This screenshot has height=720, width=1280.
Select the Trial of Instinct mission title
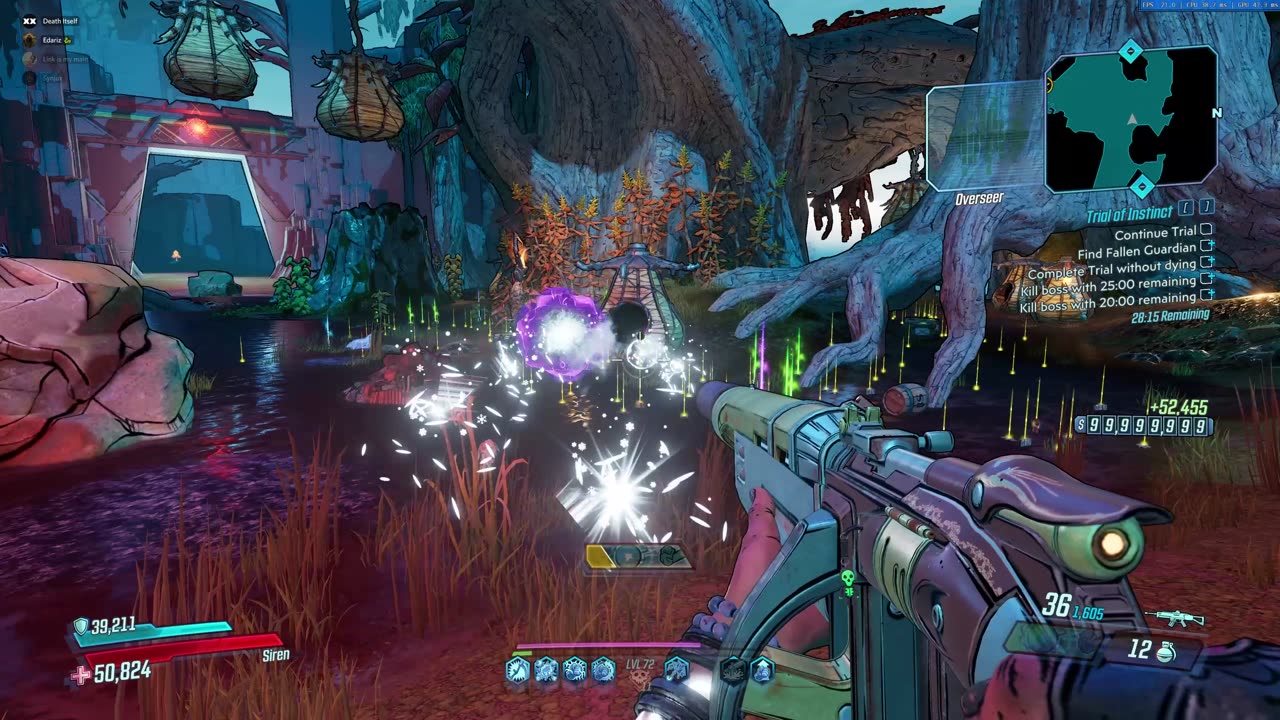pos(1130,215)
